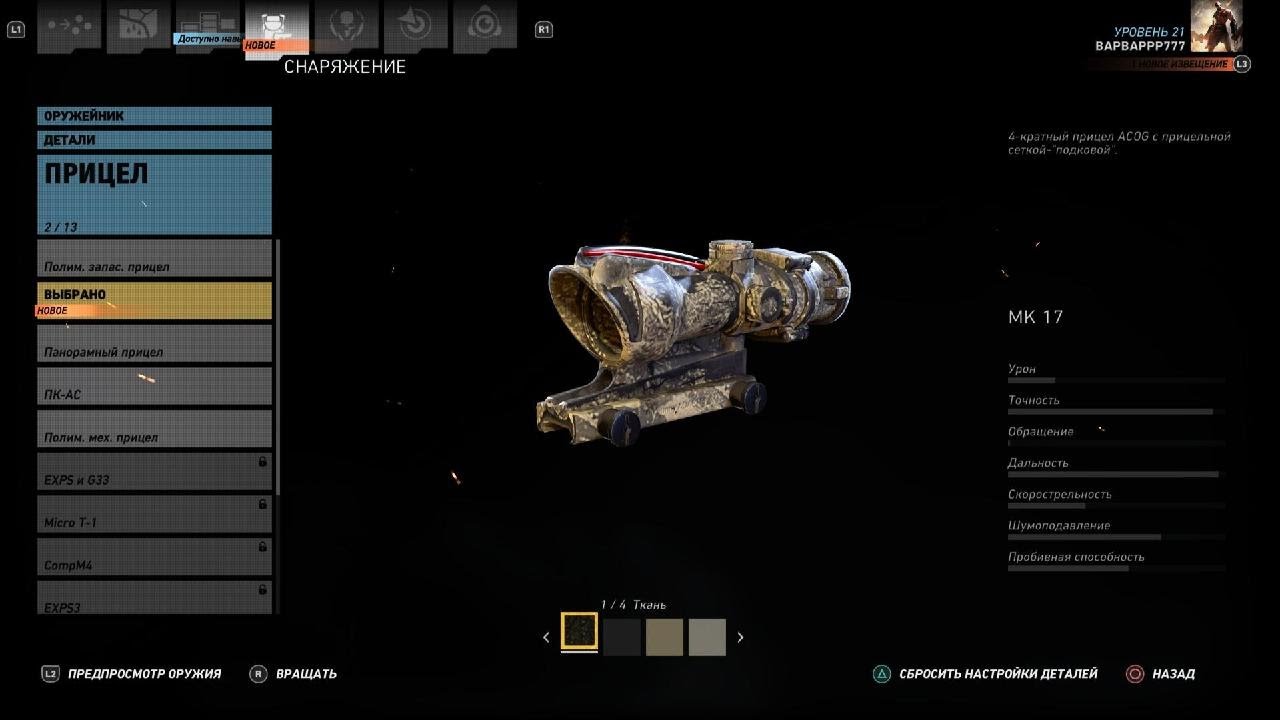Click the highlighted ВЫБРАНО scope row
This screenshot has width=1280, height=720.
[x=154, y=301]
